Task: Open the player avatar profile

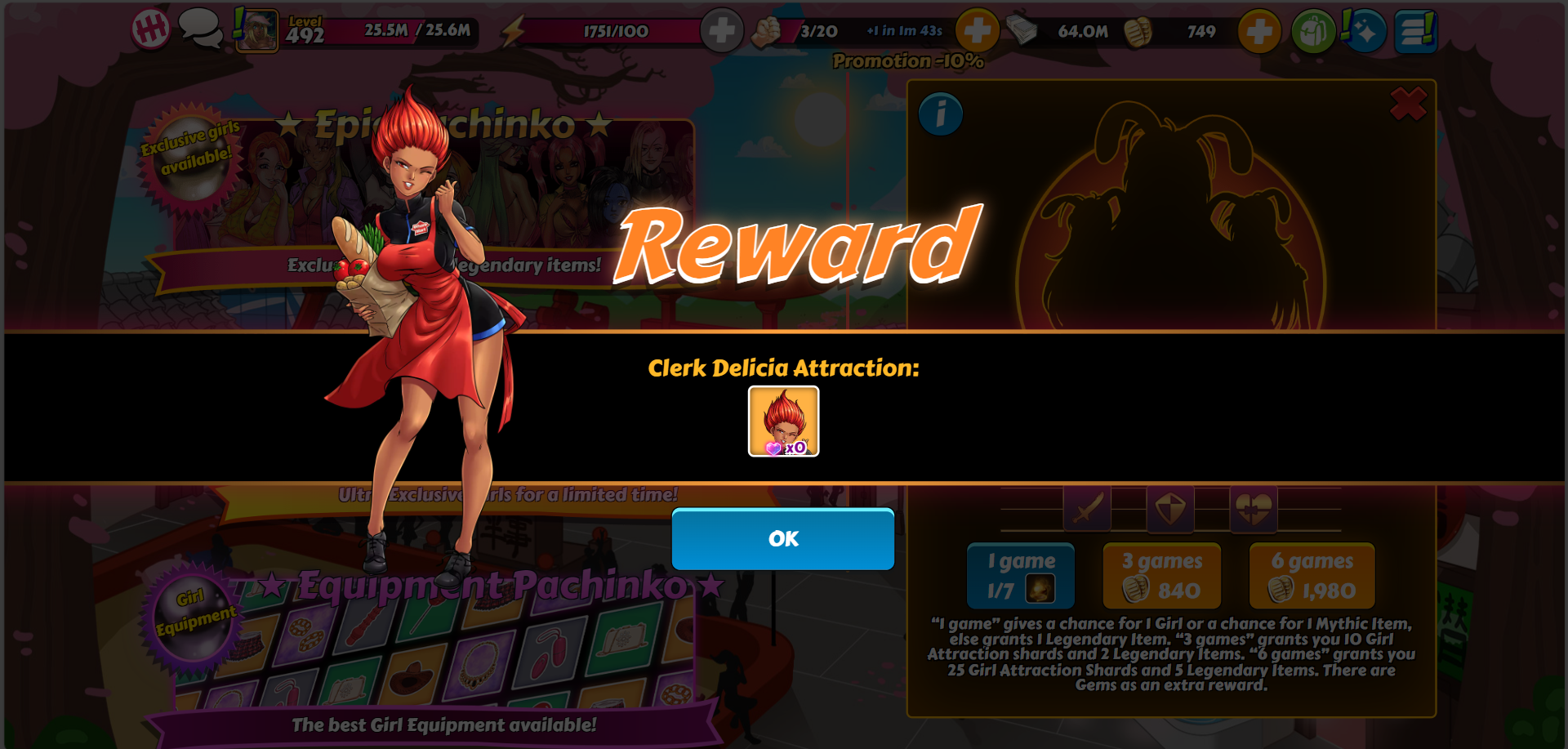Action: (x=256, y=31)
